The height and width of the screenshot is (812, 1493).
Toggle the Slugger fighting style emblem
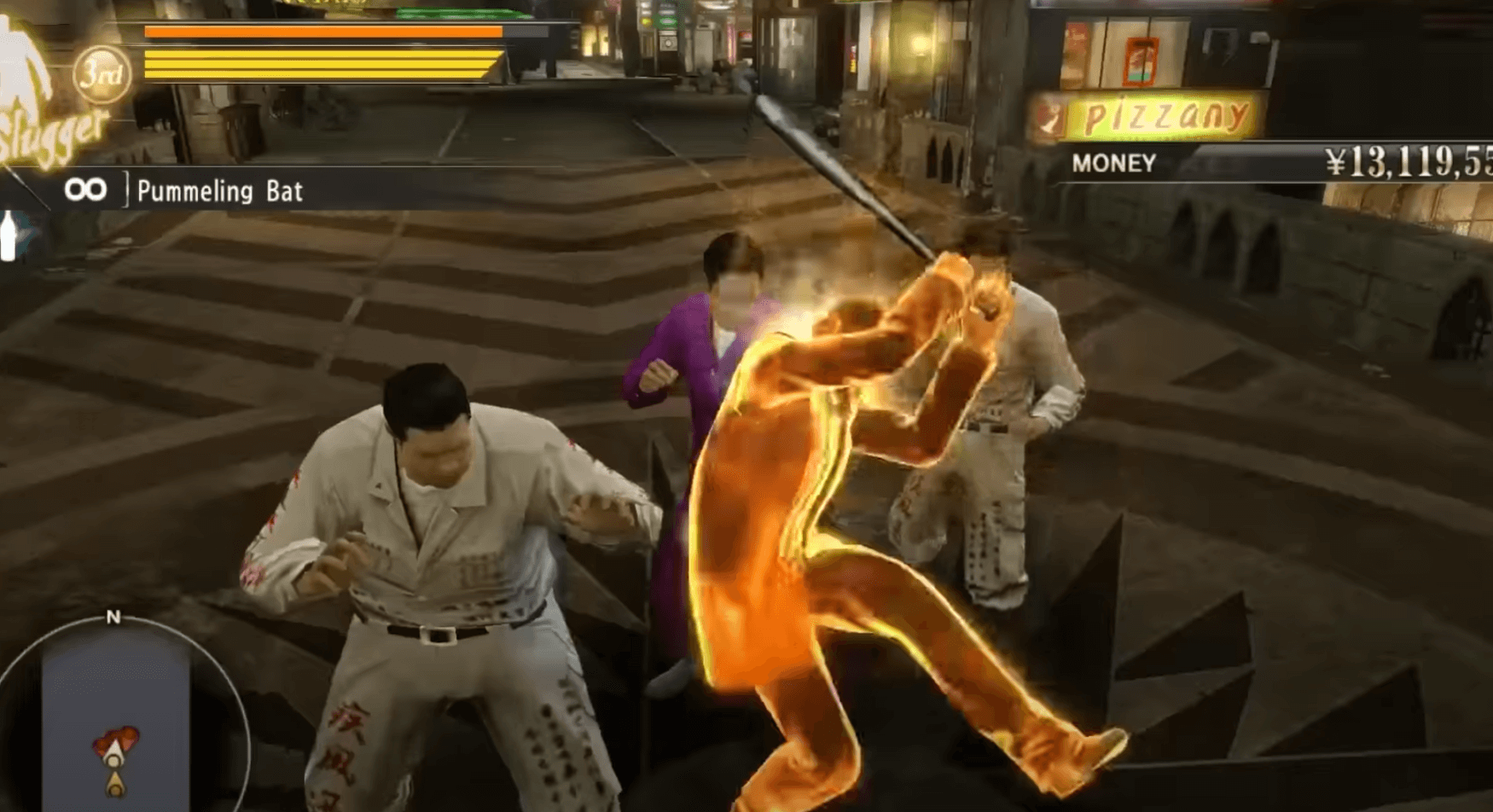[x=51, y=128]
